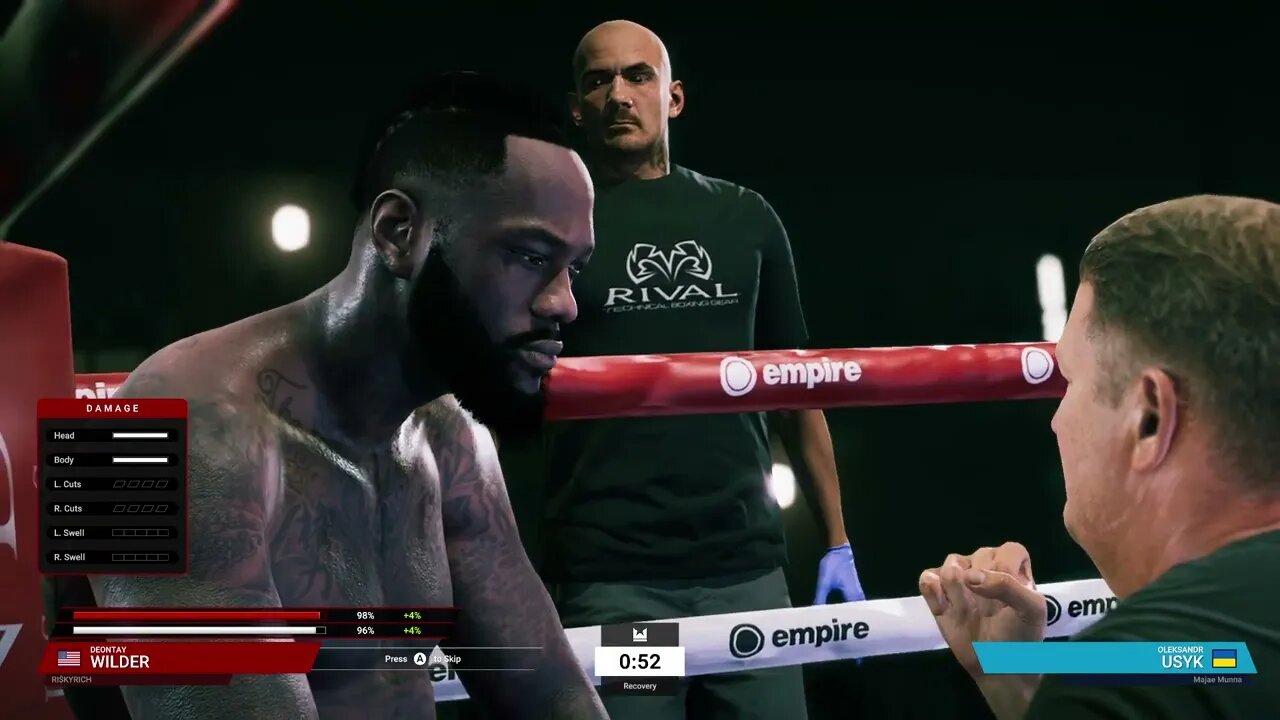Viewport: 1280px width, 720px height.
Task: Click the crown icon above the recovery timer
Action: 639,634
